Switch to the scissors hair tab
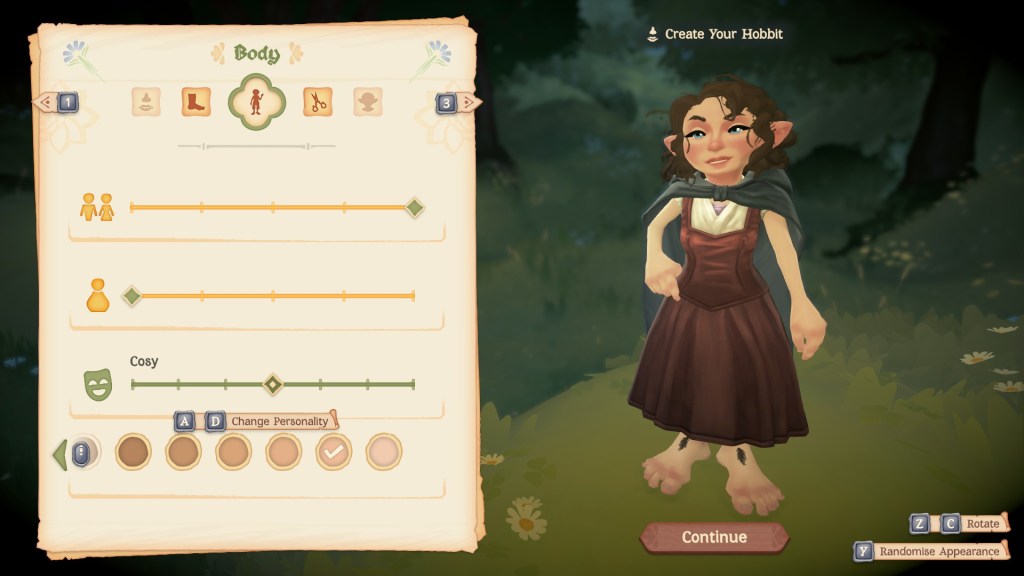The image size is (1024, 576). (318, 101)
